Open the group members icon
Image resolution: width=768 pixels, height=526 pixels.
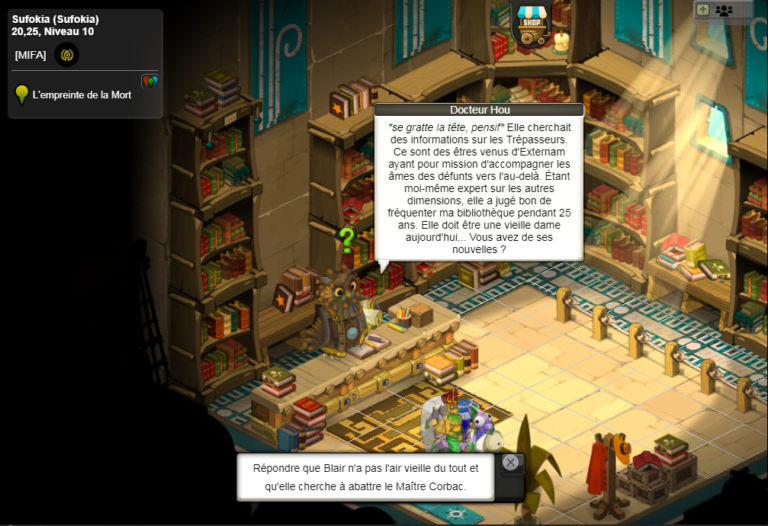(724, 10)
